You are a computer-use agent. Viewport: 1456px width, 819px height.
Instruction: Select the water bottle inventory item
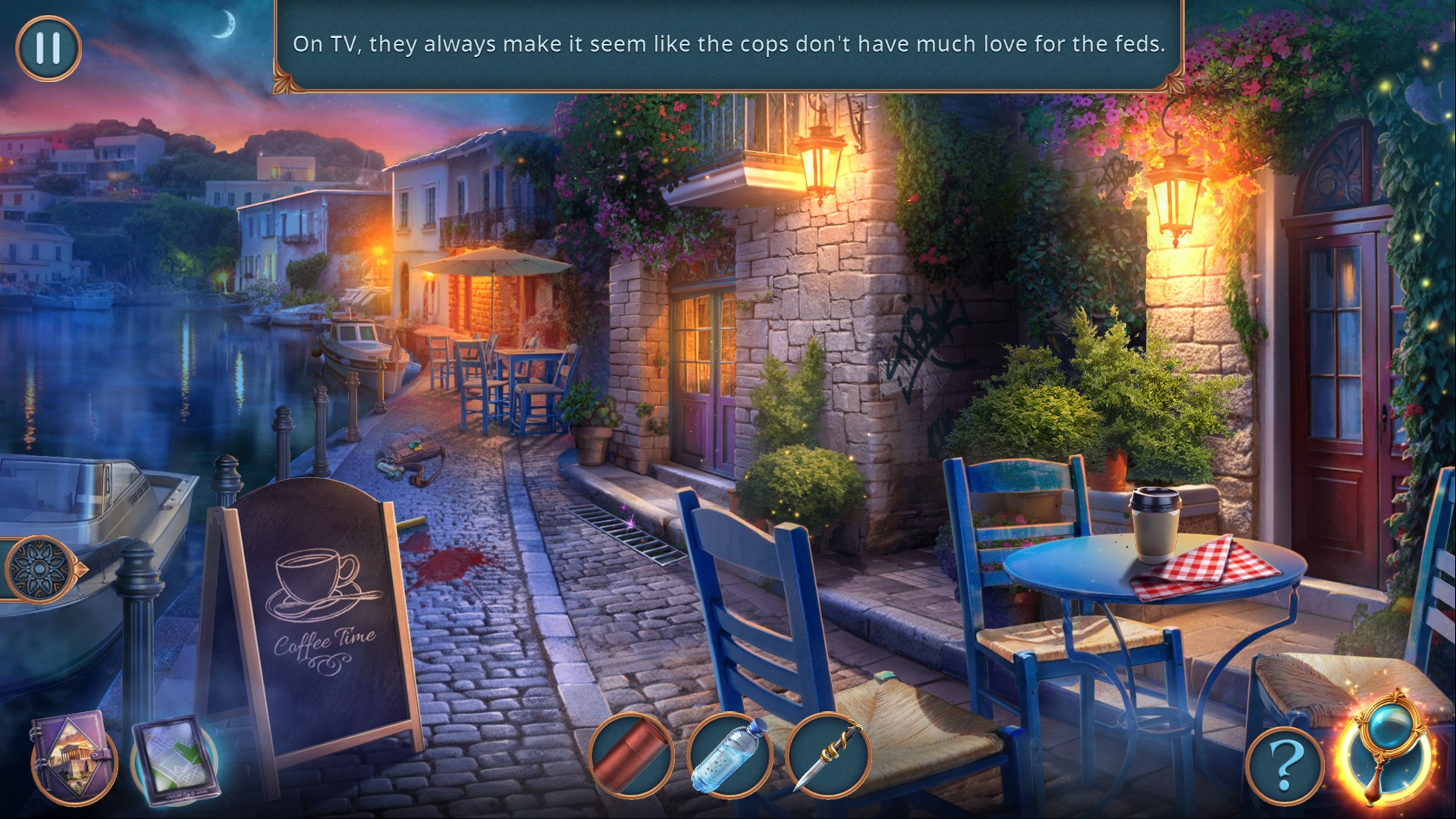coord(729,755)
